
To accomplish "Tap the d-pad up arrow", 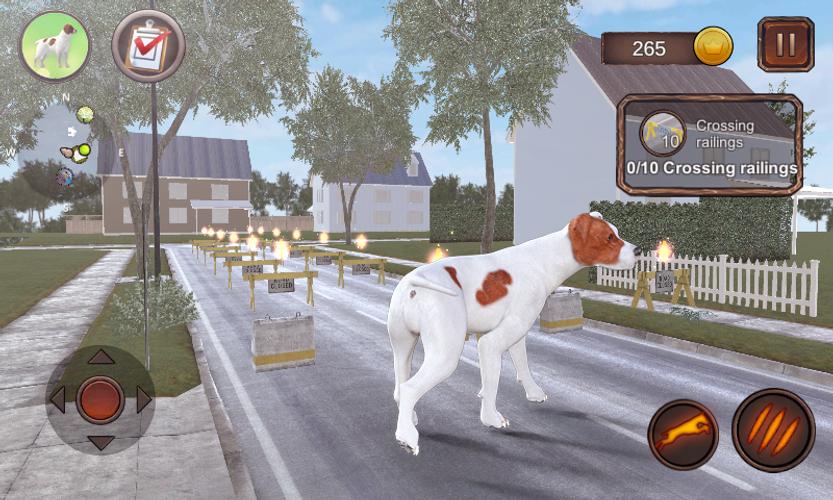I will [100, 357].
